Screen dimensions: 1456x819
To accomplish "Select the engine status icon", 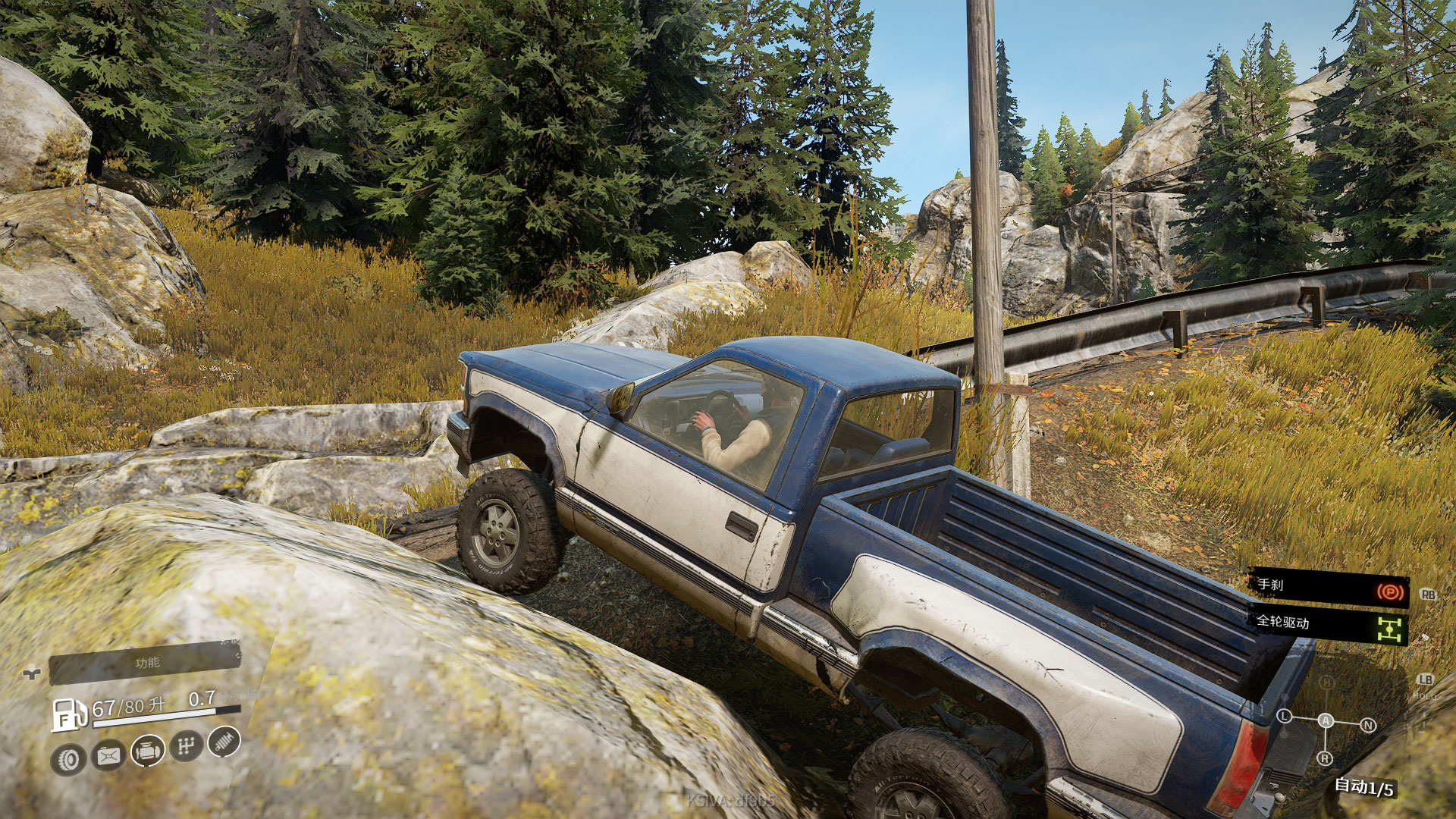I will click(x=148, y=751).
